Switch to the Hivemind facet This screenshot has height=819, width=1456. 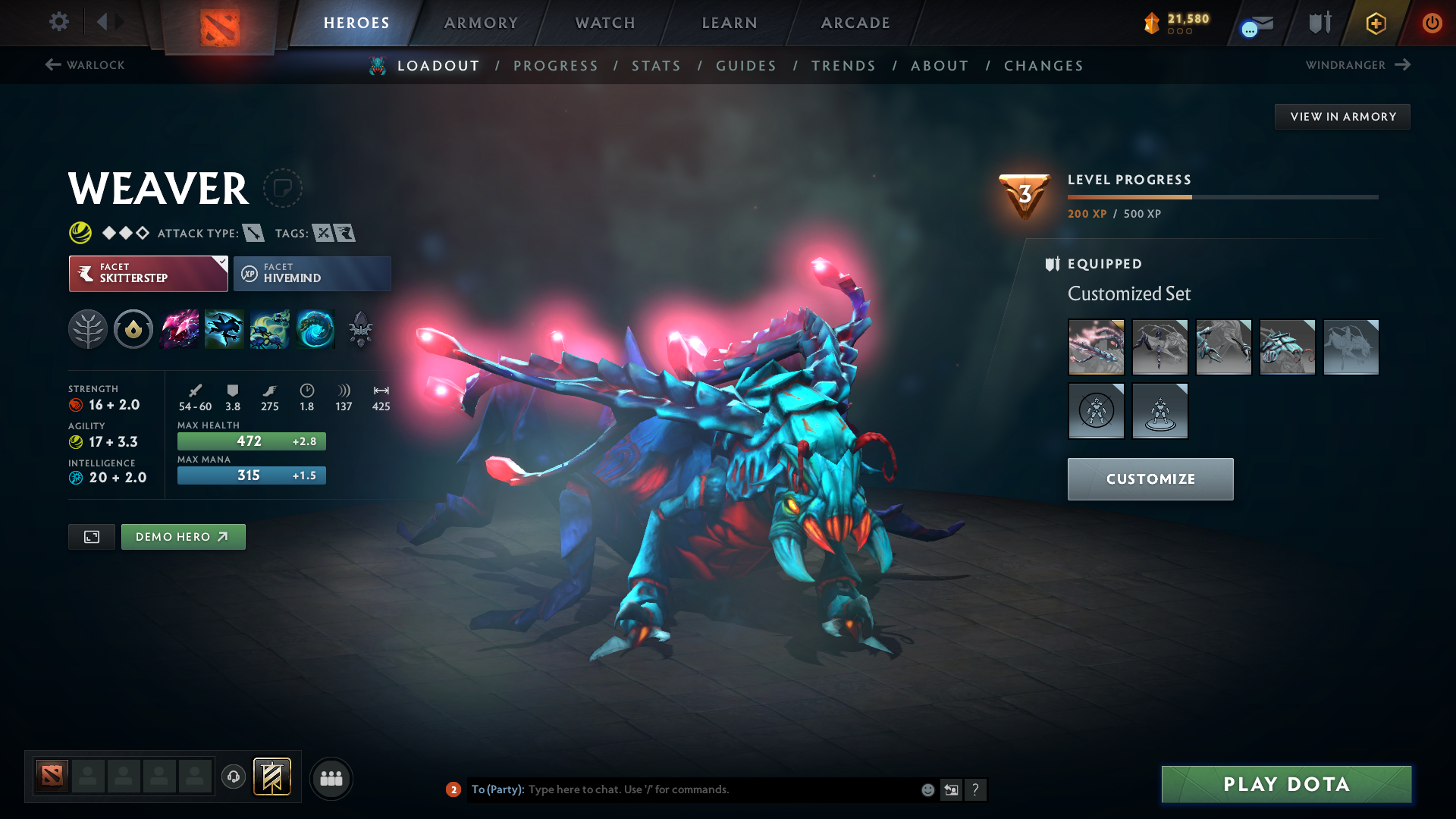point(312,273)
